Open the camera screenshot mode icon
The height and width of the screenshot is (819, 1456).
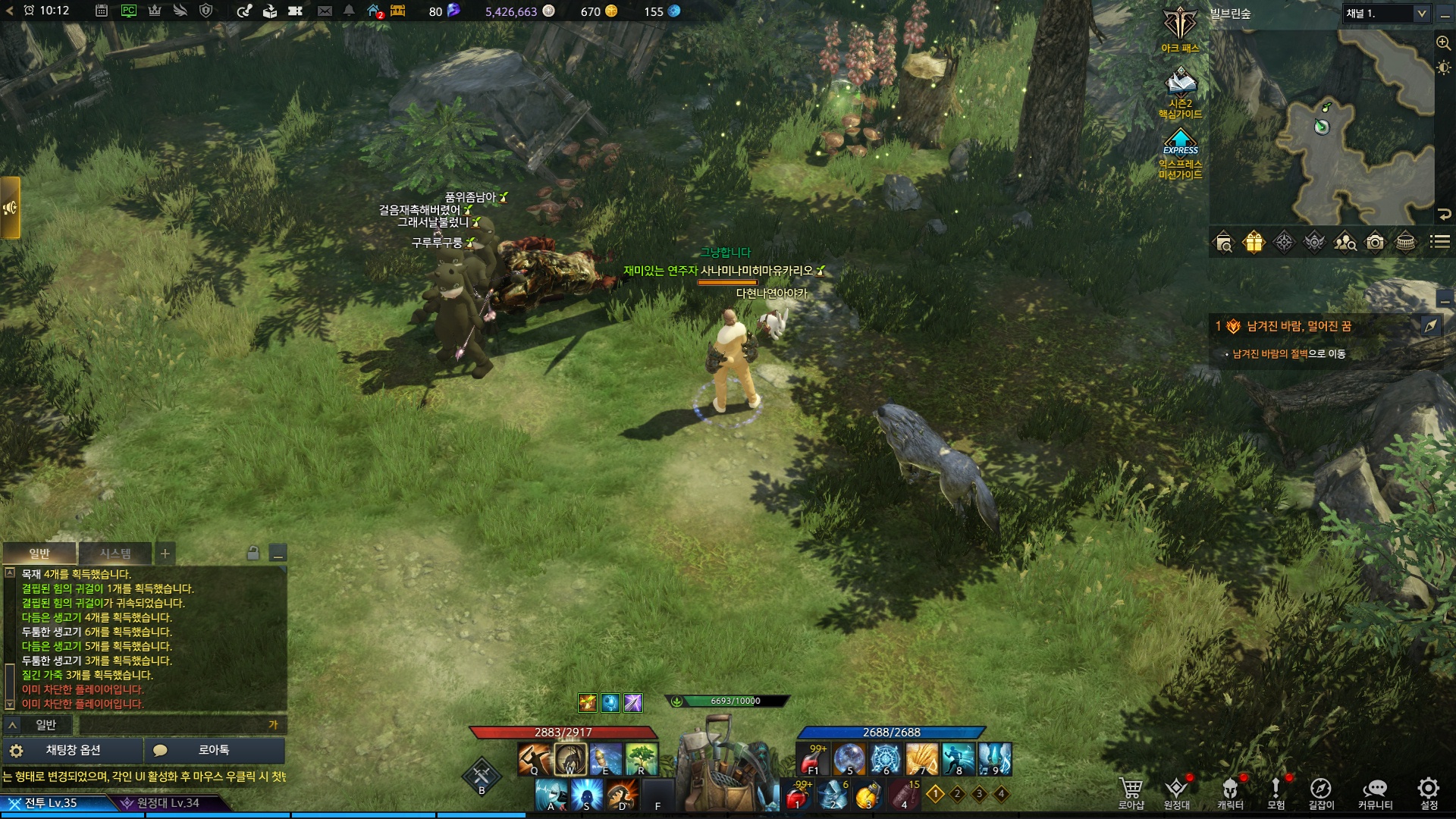pos(1375,243)
